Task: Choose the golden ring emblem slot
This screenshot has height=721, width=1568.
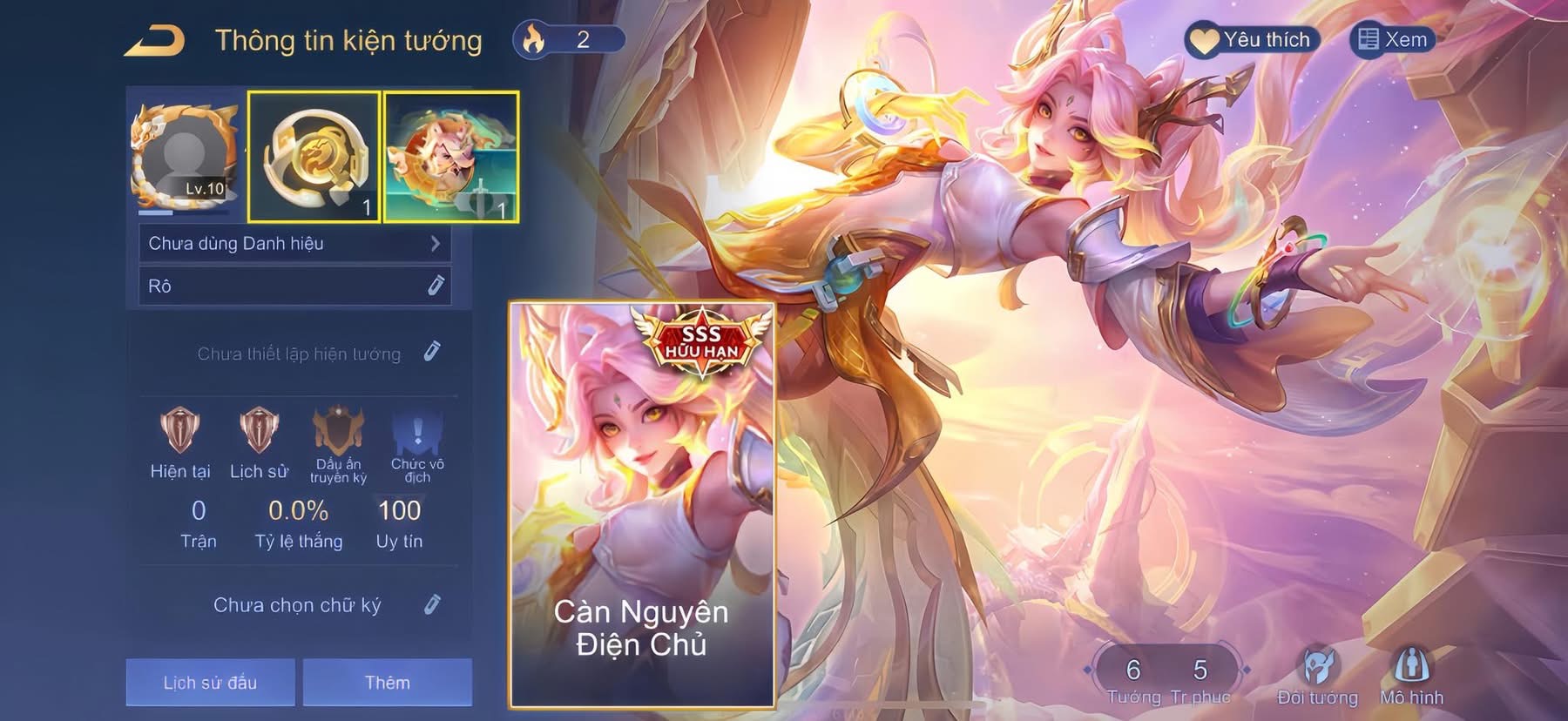Action: [314, 157]
